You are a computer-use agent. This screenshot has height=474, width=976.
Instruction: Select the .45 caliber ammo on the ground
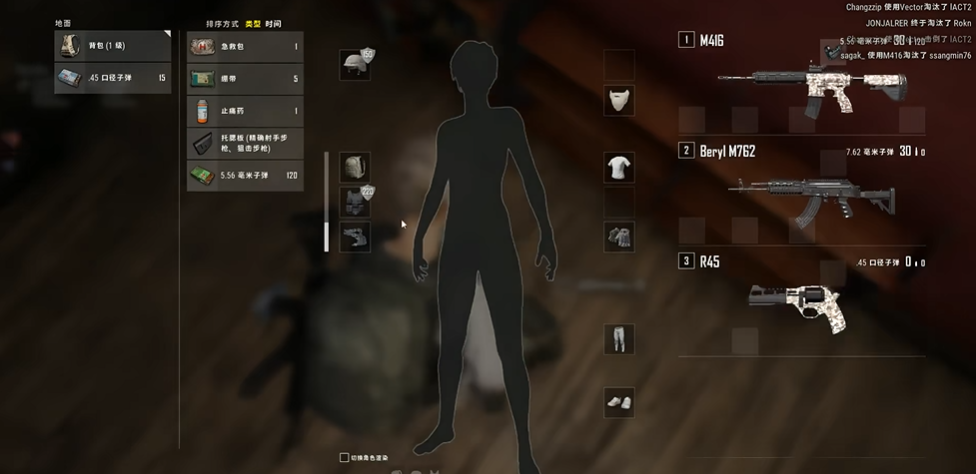112,77
